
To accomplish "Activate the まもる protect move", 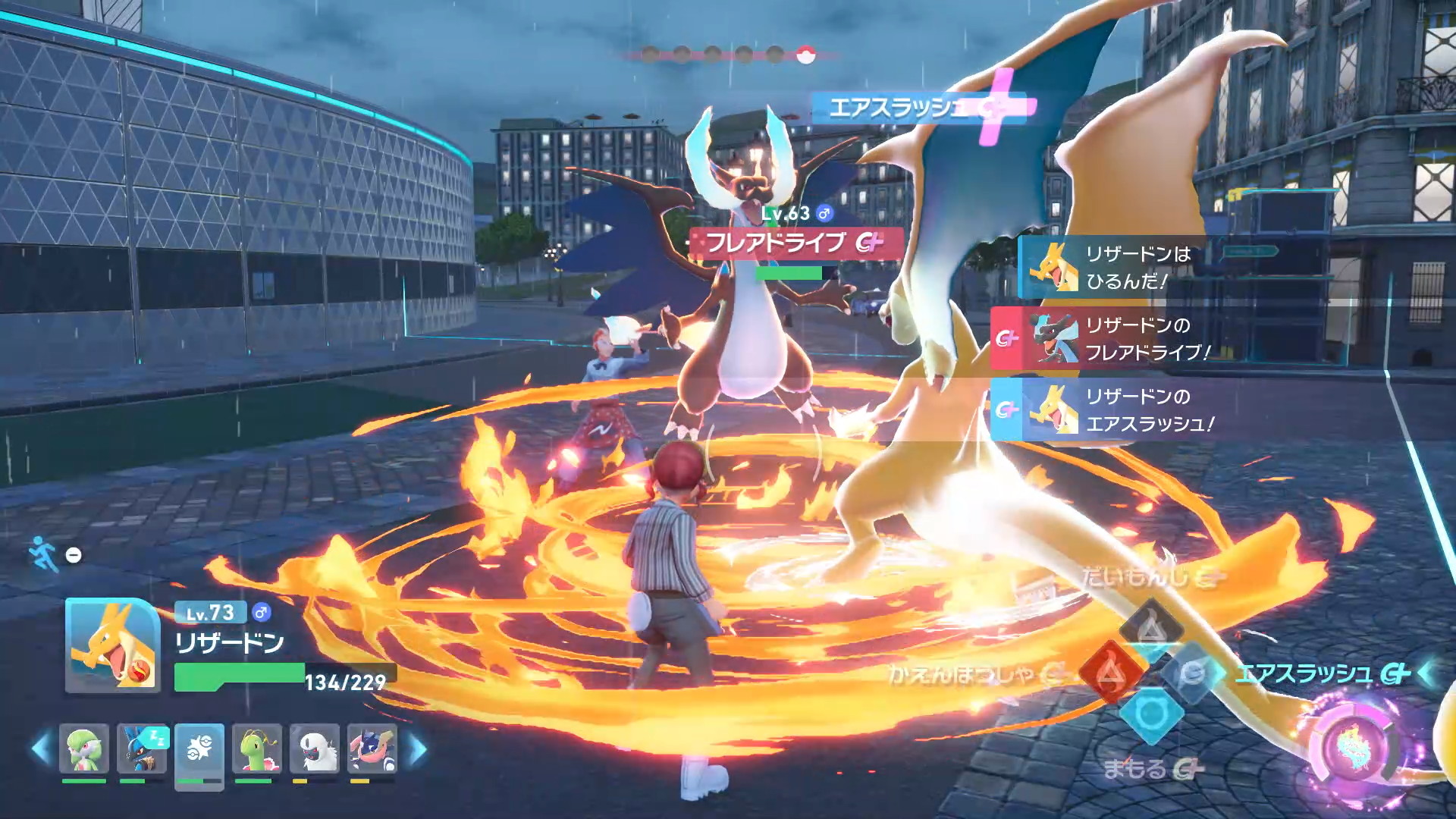I will [1151, 714].
